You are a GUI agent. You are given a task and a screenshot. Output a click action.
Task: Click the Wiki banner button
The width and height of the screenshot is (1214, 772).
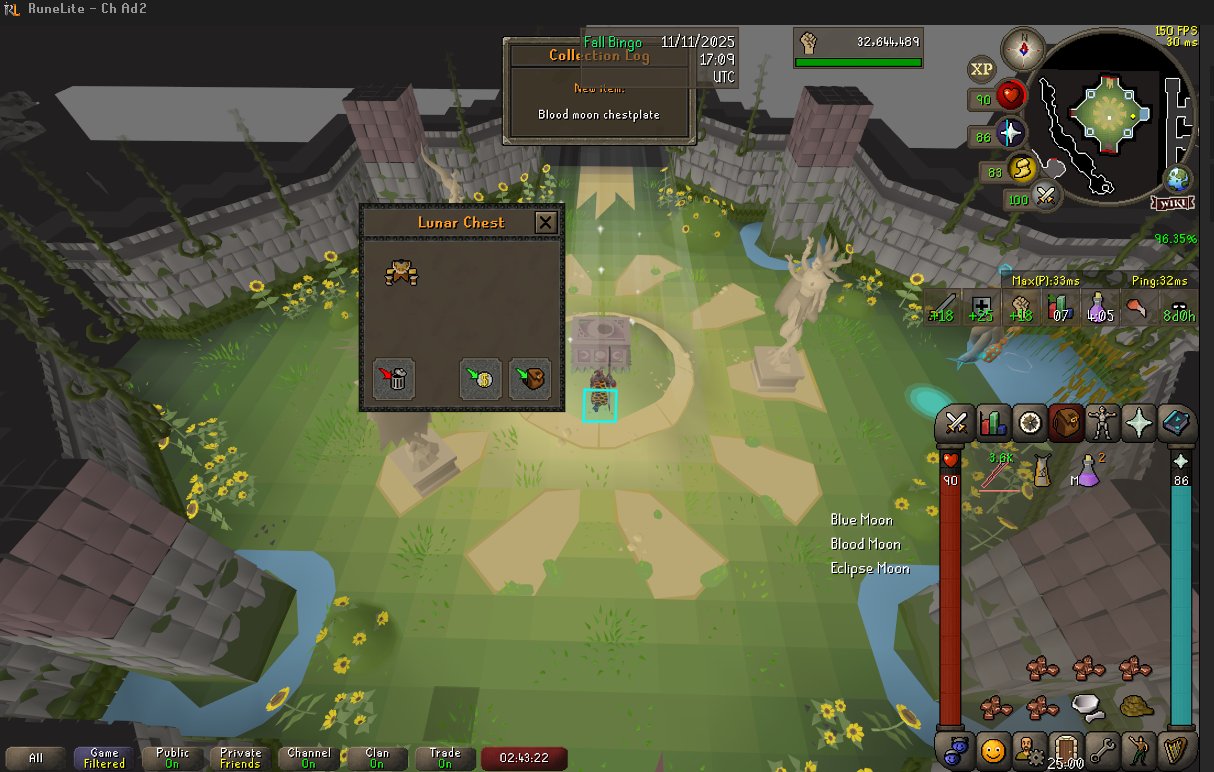tap(1172, 203)
